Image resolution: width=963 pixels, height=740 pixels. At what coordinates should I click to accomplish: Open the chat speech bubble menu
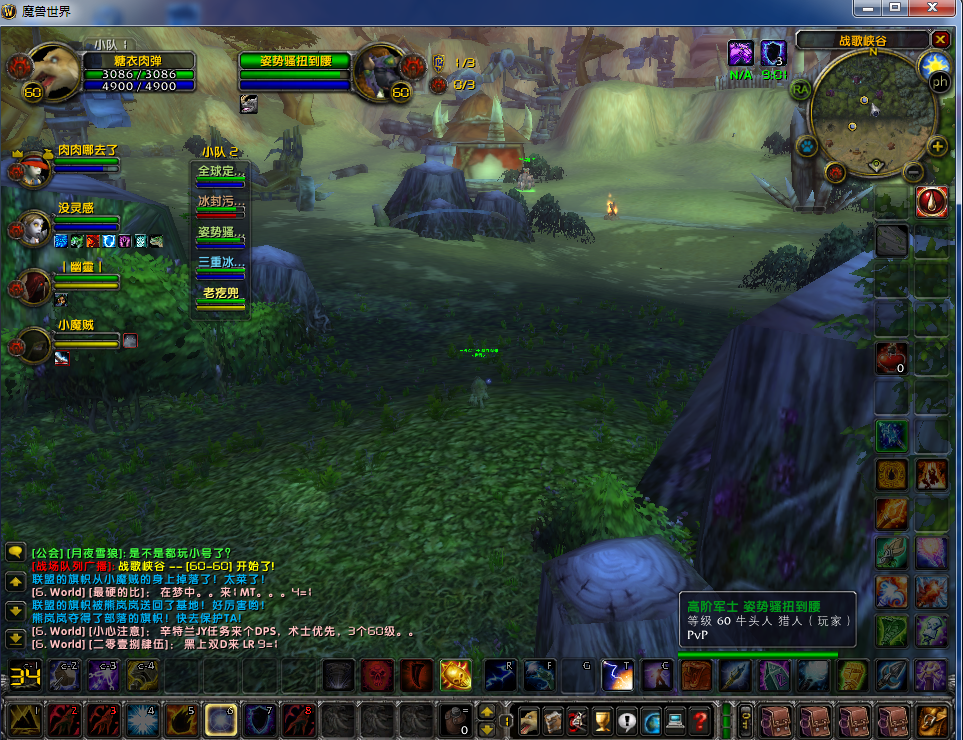(15, 551)
